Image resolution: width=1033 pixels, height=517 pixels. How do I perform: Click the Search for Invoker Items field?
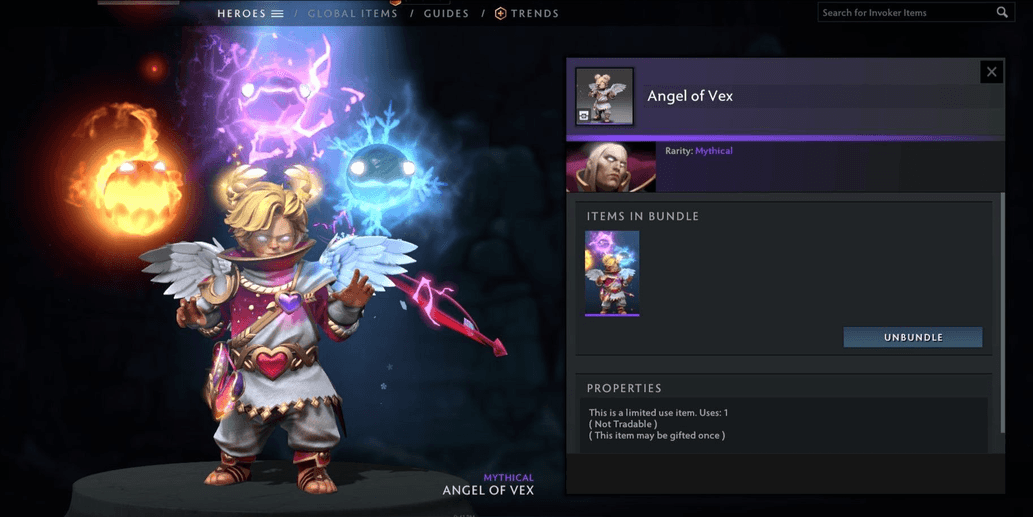(x=905, y=13)
